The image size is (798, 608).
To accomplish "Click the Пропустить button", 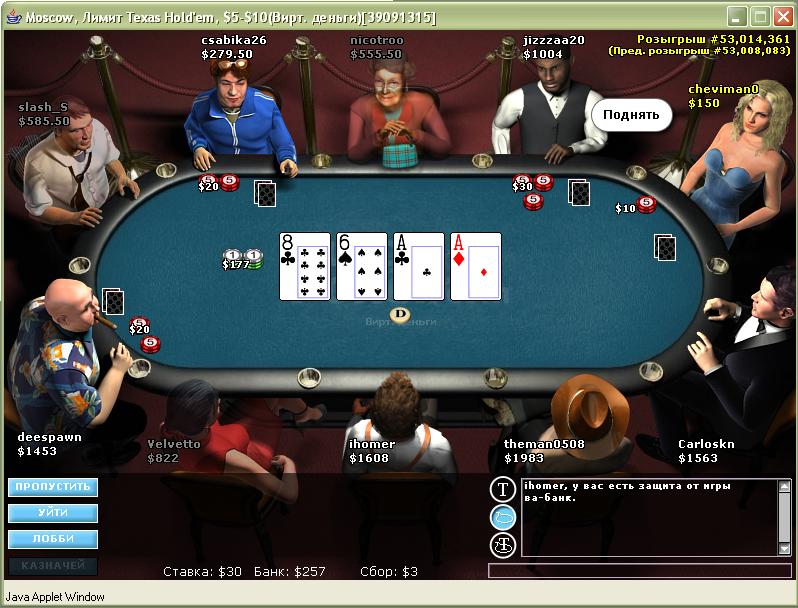I will [x=53, y=487].
